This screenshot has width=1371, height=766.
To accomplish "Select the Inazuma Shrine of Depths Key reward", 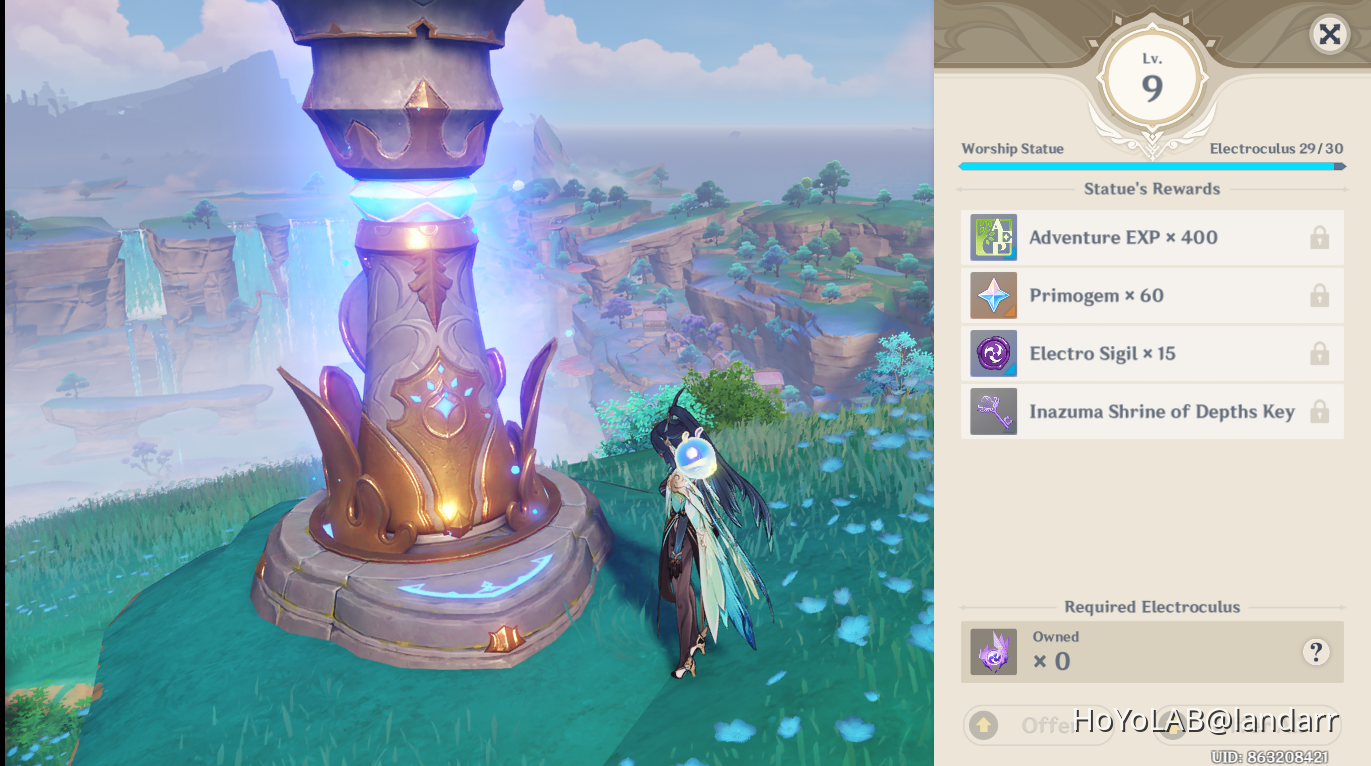I will [1152, 412].
